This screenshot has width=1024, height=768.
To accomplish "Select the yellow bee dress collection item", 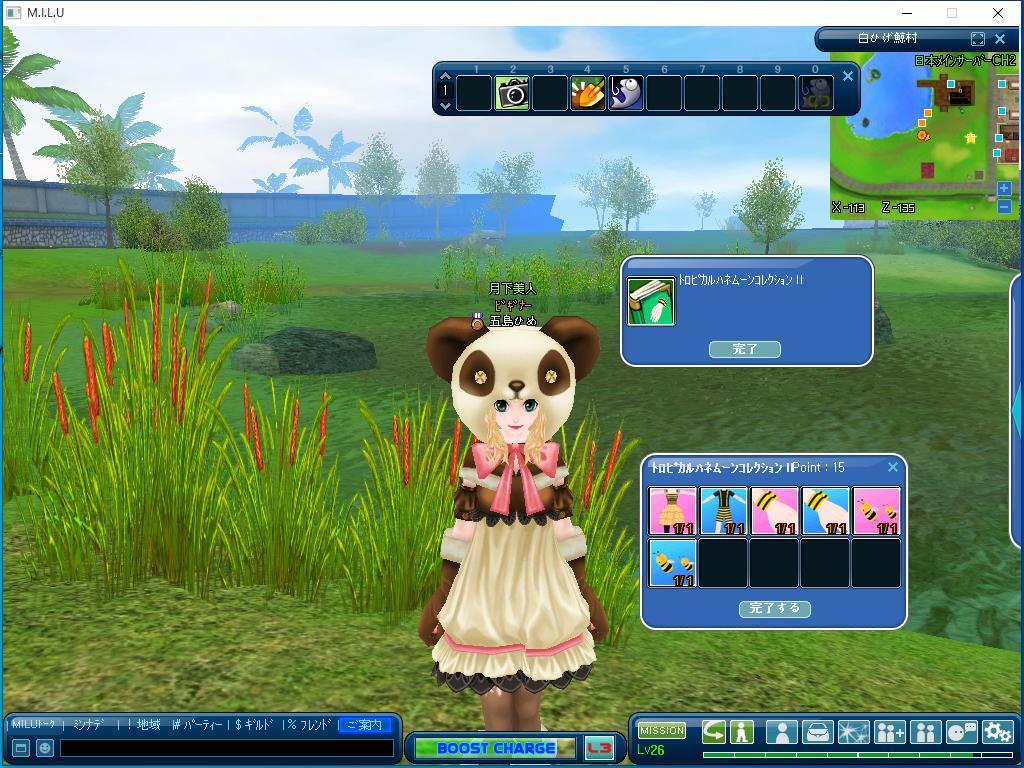I will (672, 511).
